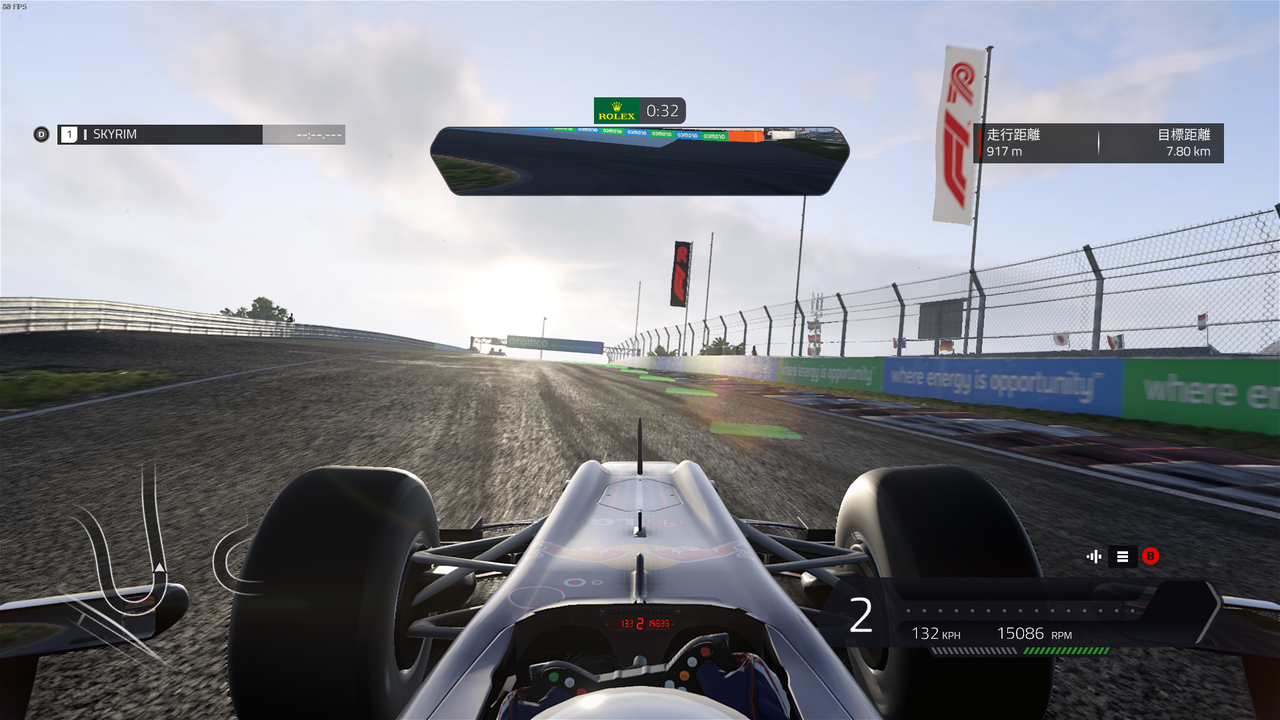The height and width of the screenshot is (720, 1280).
Task: Expand the track minimap overlay
Action: tap(640, 160)
